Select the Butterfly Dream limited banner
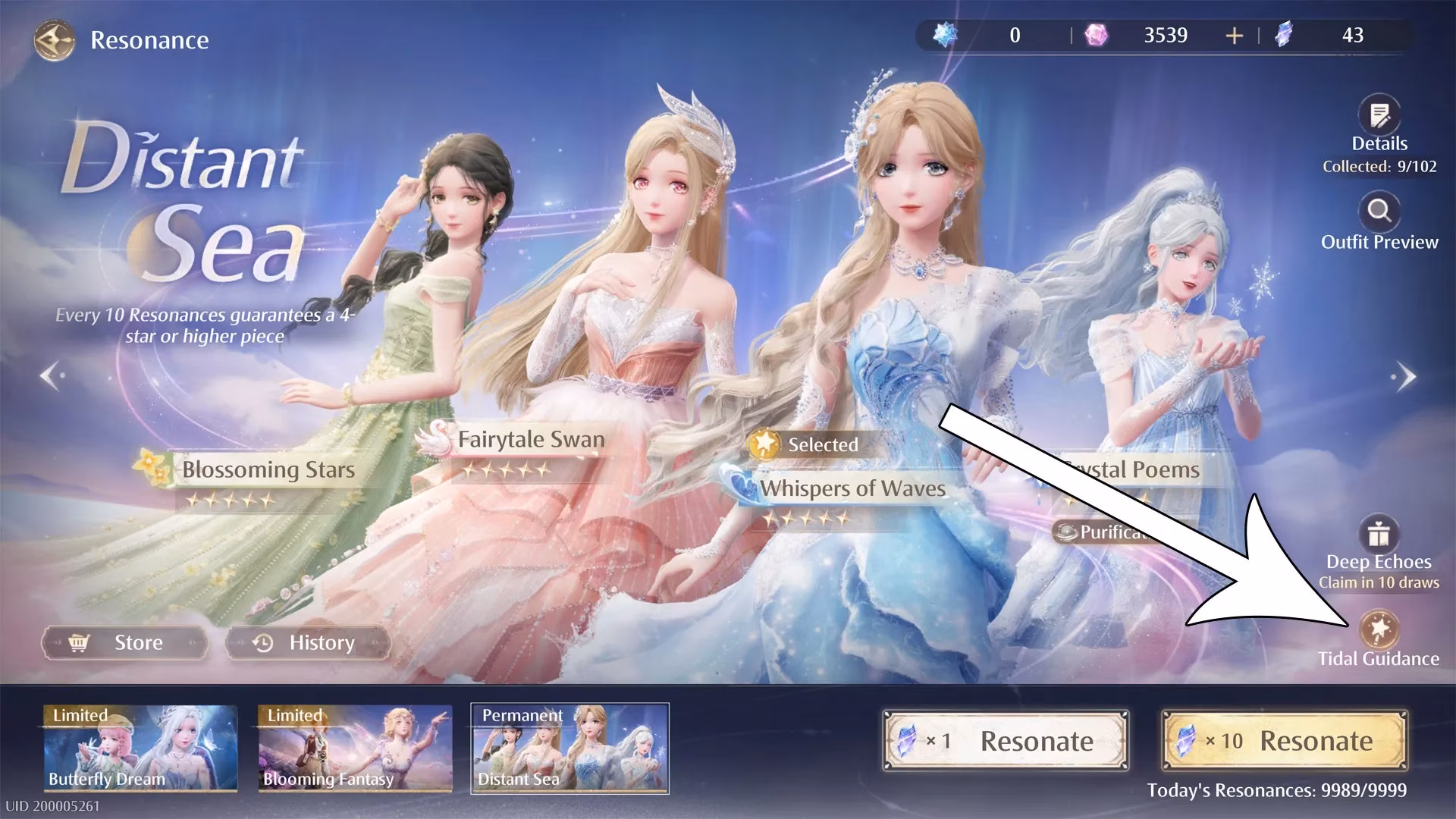The height and width of the screenshot is (819, 1456). pos(140,748)
